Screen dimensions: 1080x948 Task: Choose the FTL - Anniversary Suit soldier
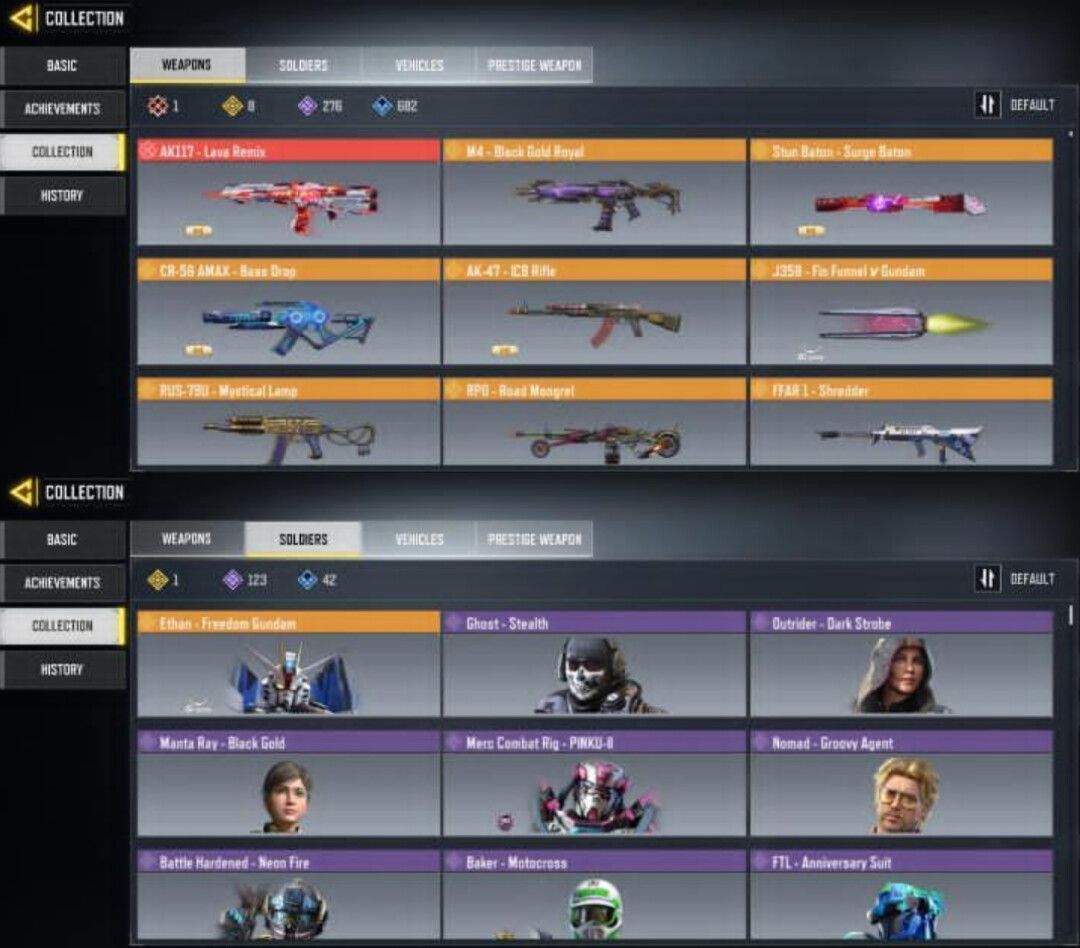point(901,895)
